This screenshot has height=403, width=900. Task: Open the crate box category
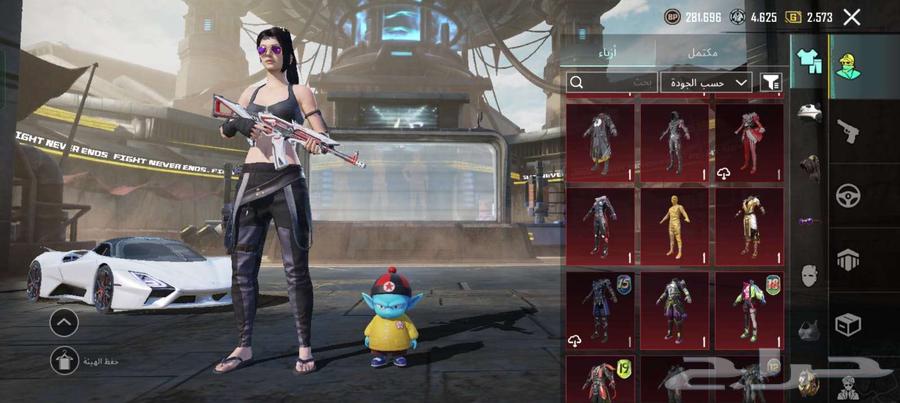click(849, 325)
